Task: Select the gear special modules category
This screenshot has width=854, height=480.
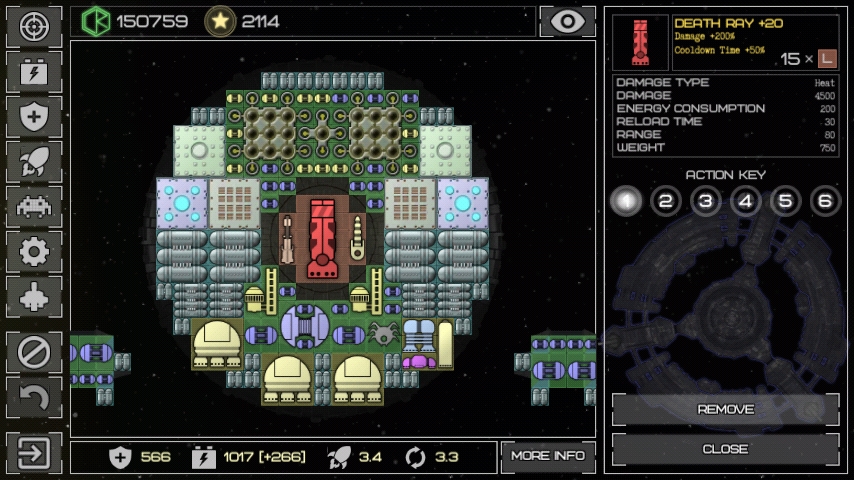Action: point(34,252)
